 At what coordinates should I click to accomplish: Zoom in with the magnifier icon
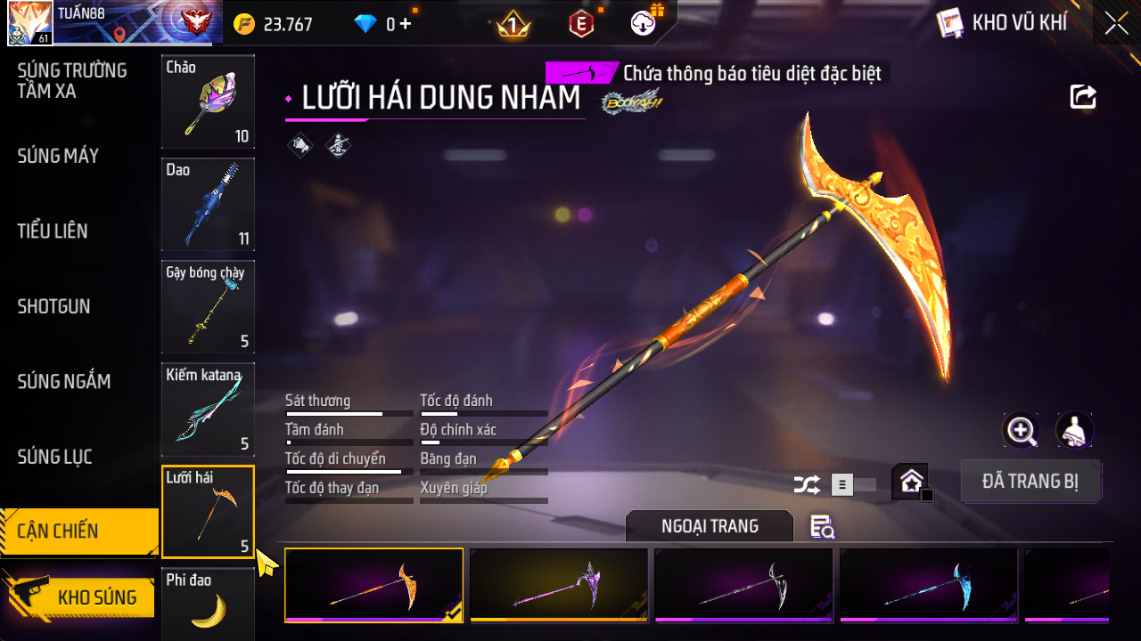coord(1021,431)
